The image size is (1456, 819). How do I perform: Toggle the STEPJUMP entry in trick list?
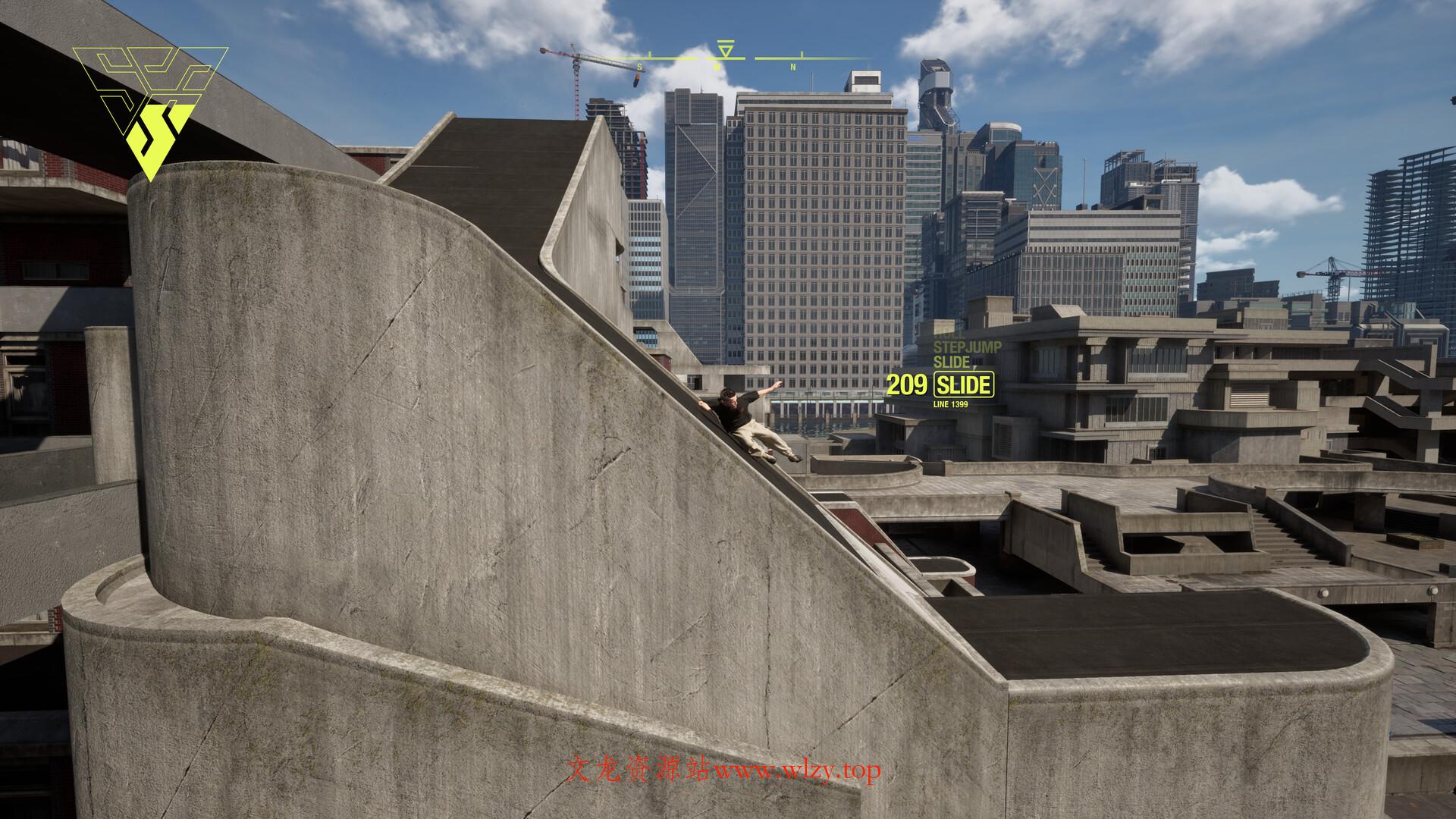[x=967, y=346]
